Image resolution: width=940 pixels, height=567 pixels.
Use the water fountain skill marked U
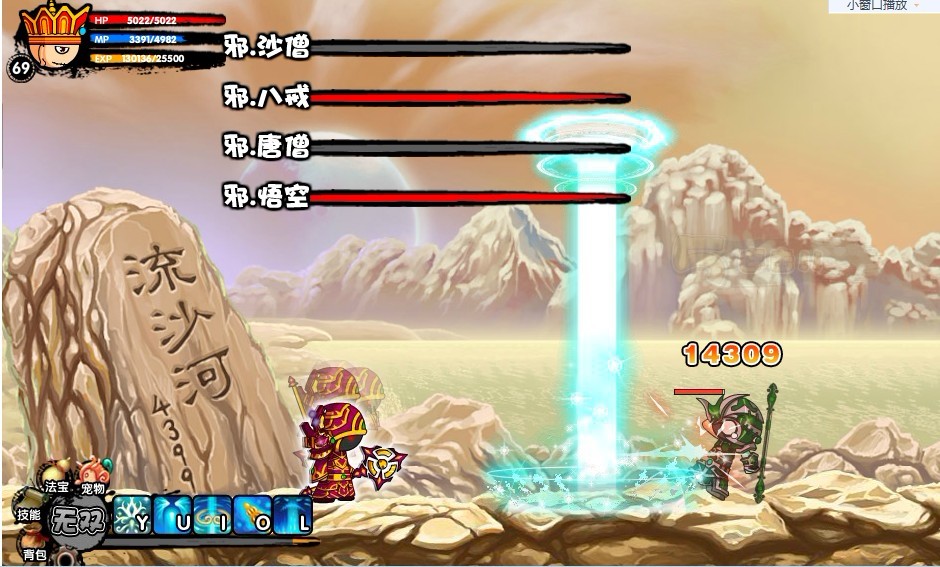tap(172, 514)
